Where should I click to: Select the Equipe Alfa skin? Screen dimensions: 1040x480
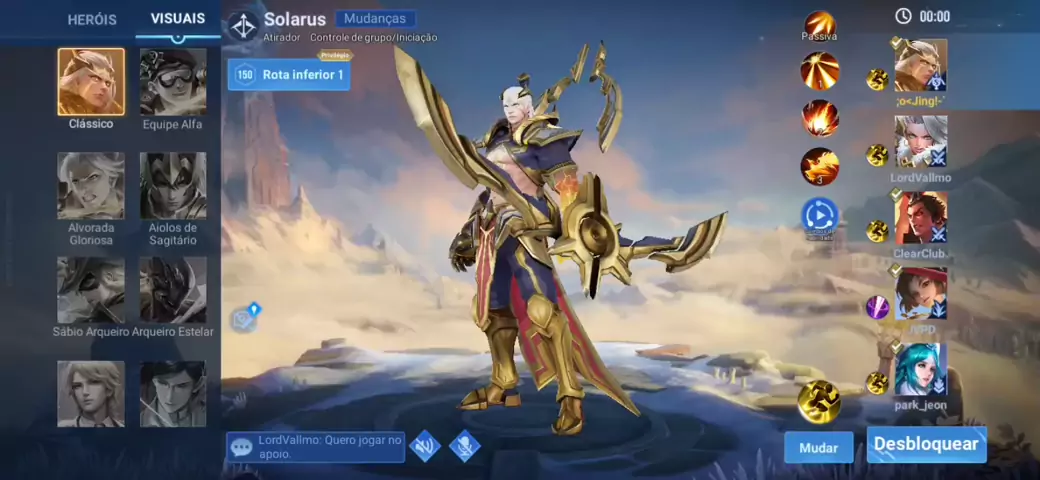click(173, 82)
